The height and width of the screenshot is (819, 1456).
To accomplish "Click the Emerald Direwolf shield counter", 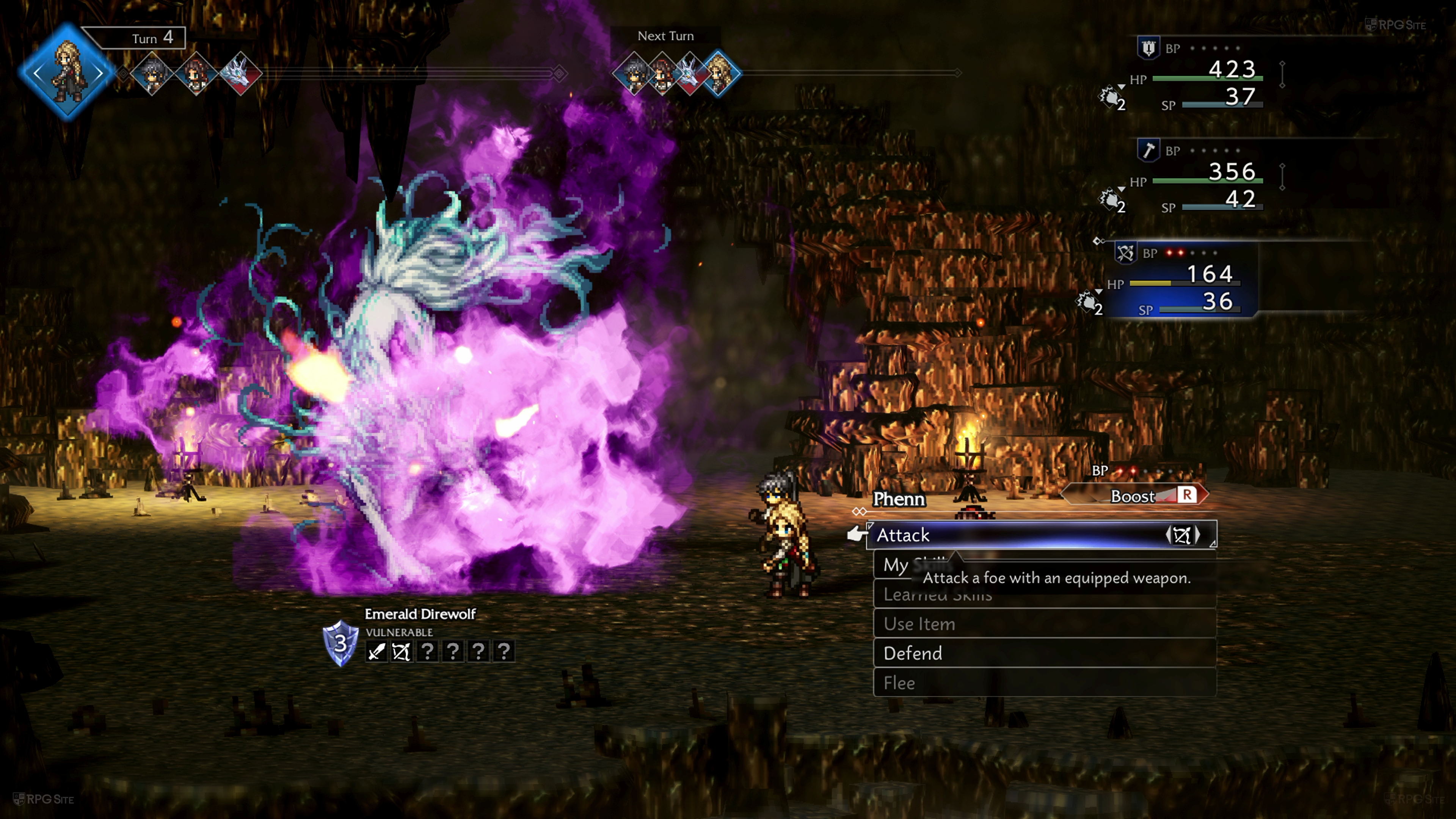I will (x=340, y=643).
